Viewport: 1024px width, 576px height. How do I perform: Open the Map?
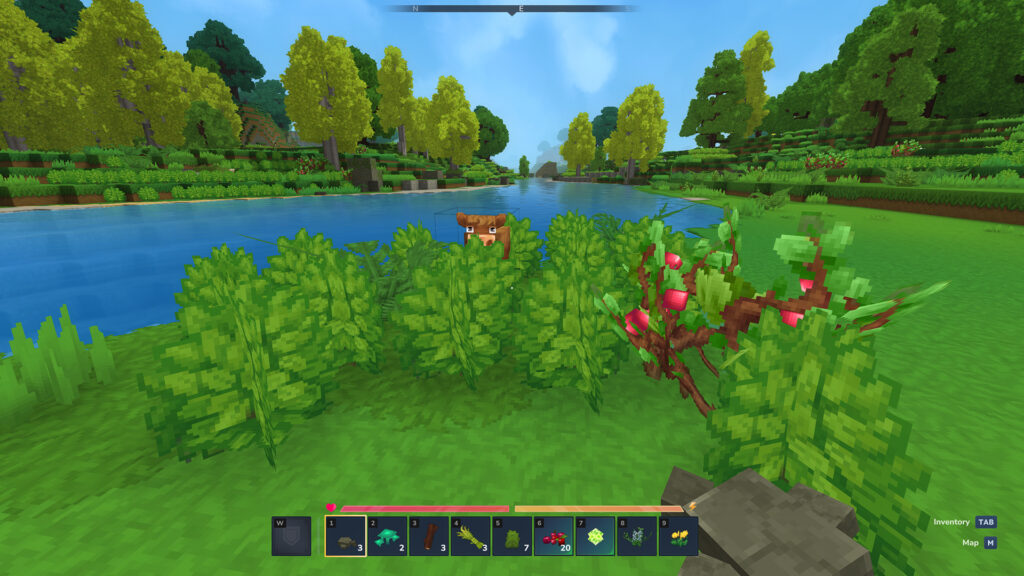pyautogui.click(x=989, y=543)
